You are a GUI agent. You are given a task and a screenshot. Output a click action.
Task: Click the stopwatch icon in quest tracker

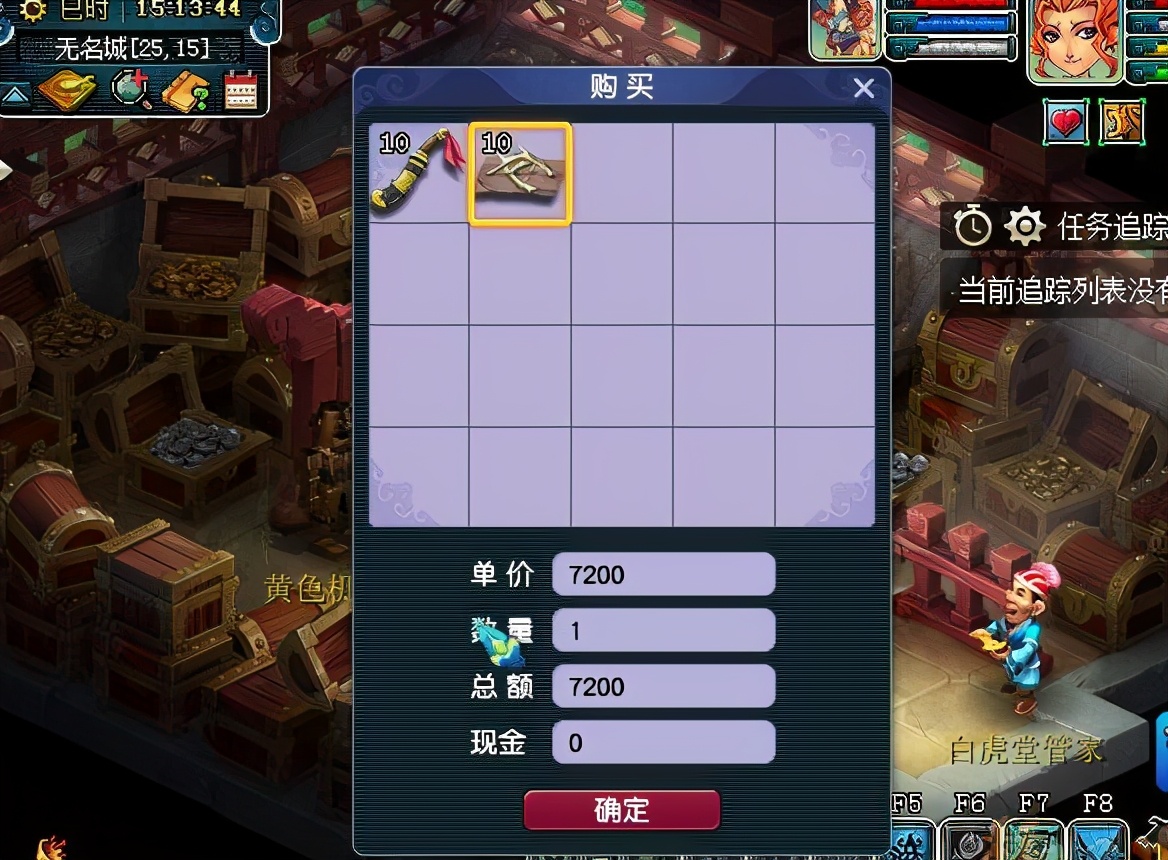(972, 227)
